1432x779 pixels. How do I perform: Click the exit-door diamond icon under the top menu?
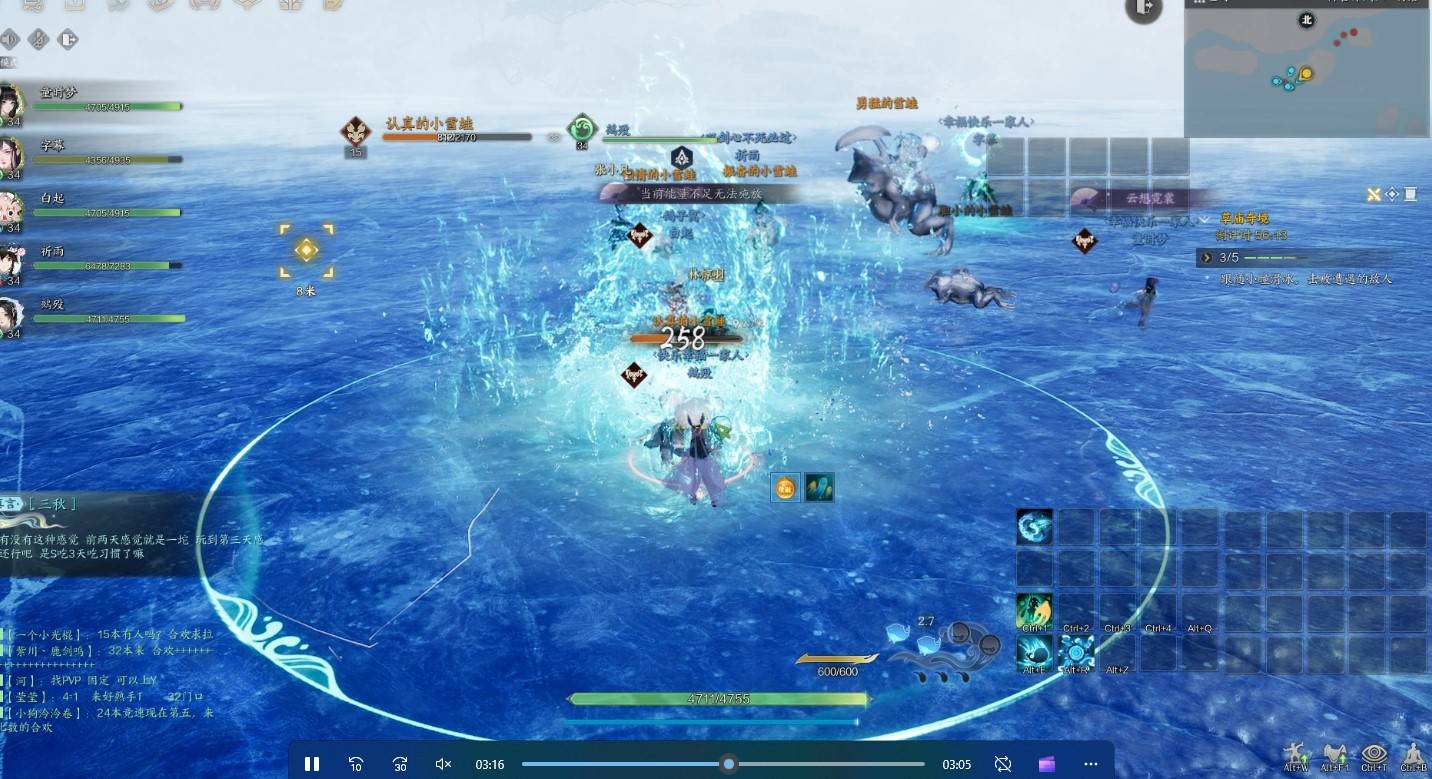click(68, 39)
